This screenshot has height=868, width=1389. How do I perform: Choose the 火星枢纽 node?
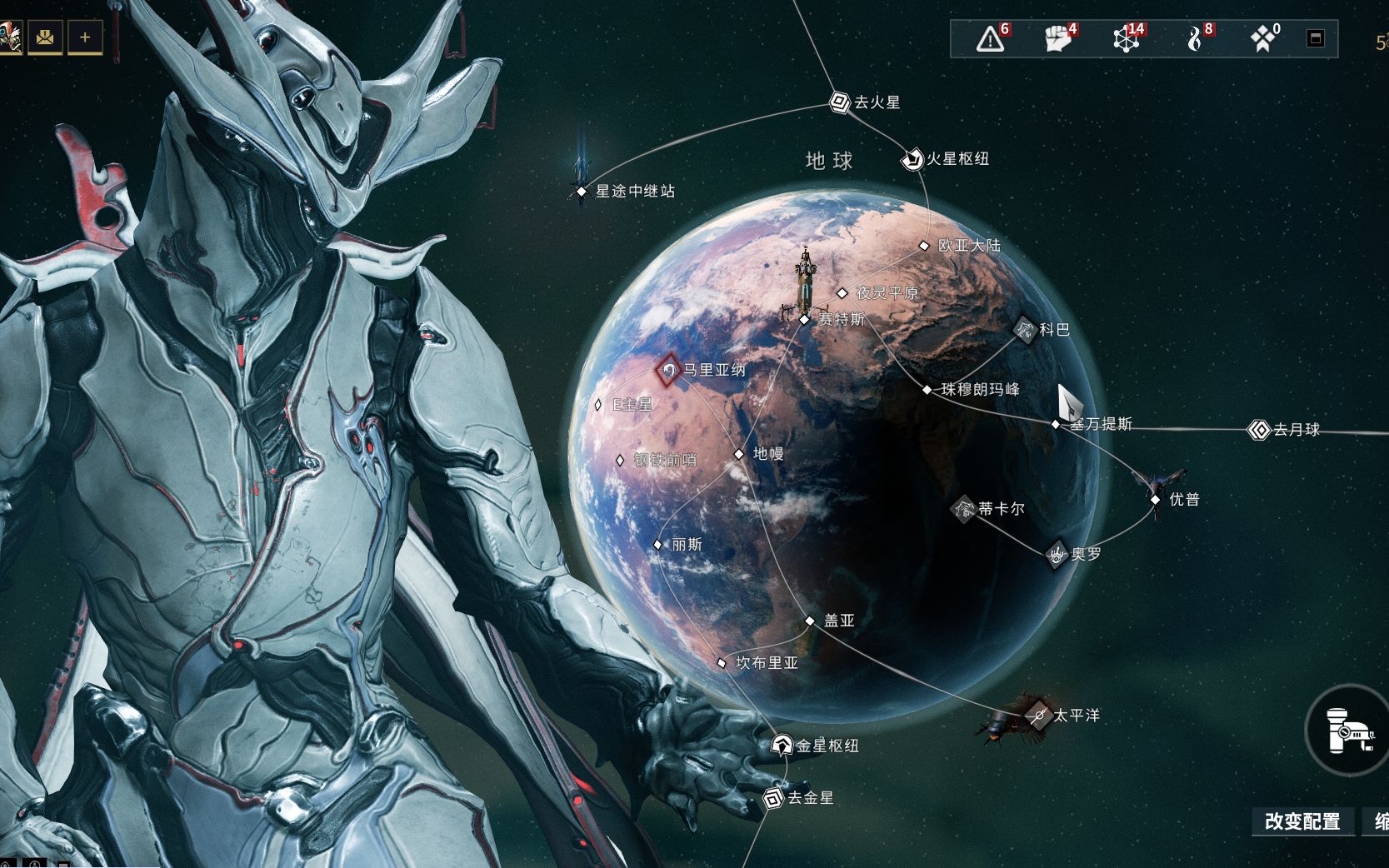pos(912,158)
